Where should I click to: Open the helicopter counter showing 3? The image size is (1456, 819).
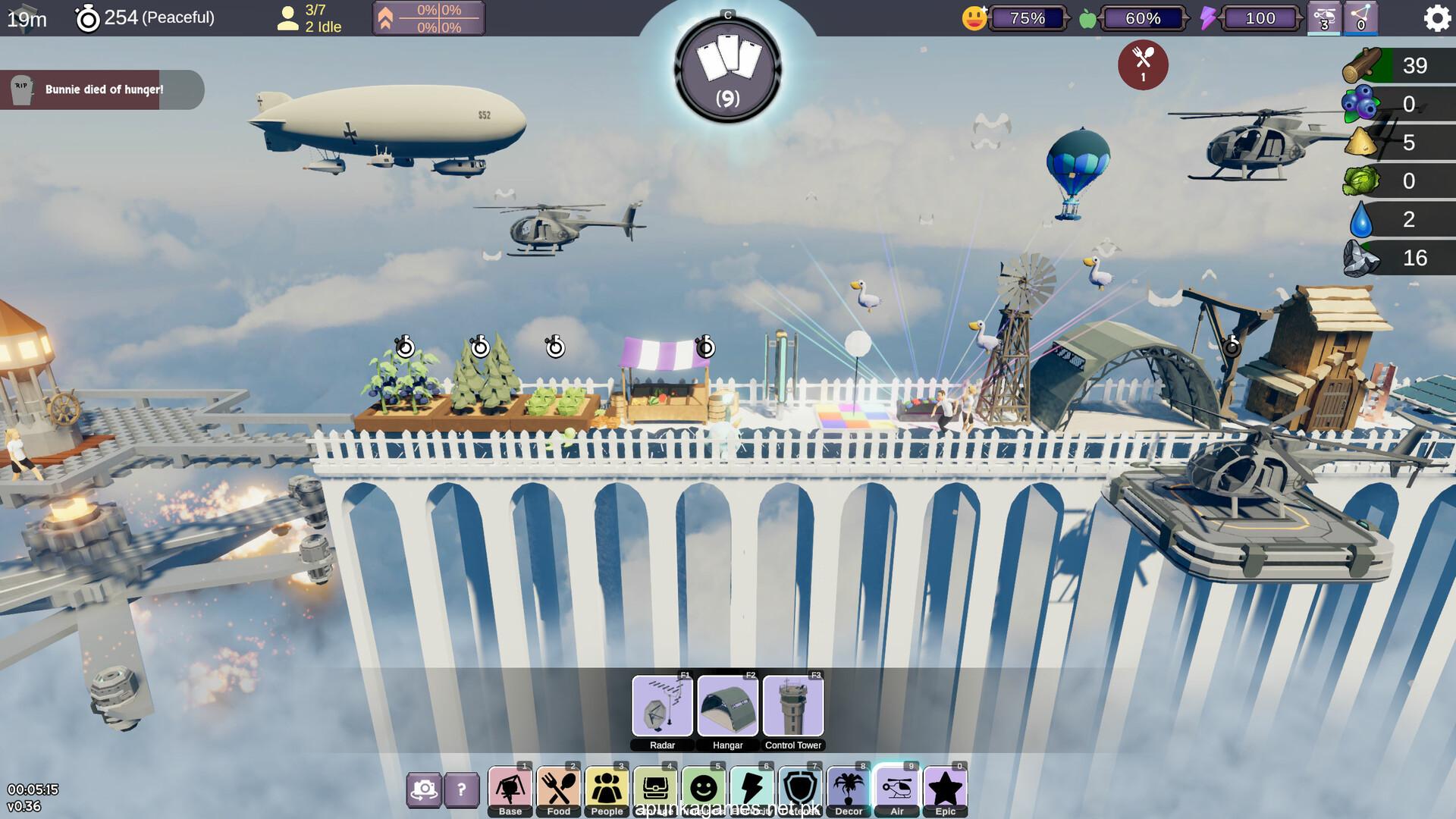[1324, 18]
